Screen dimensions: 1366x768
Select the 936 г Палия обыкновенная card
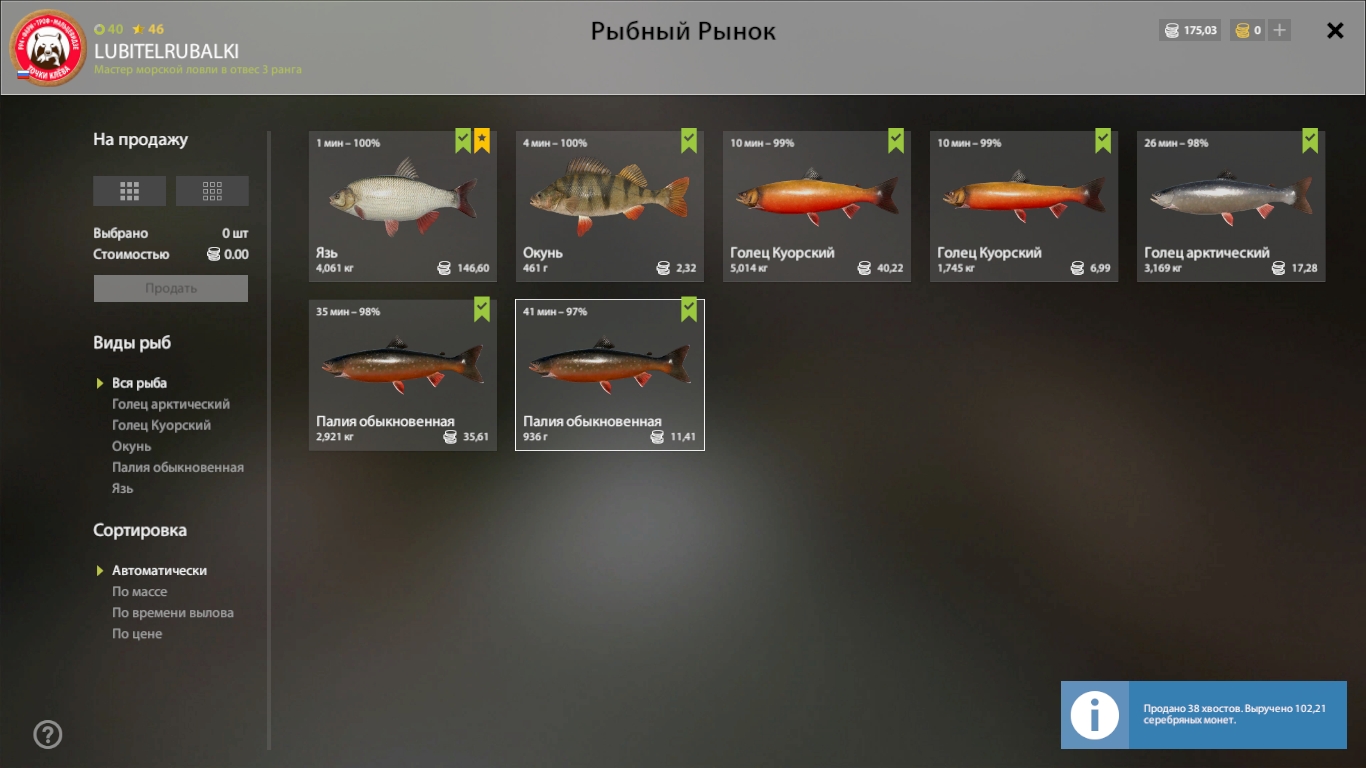(x=609, y=375)
